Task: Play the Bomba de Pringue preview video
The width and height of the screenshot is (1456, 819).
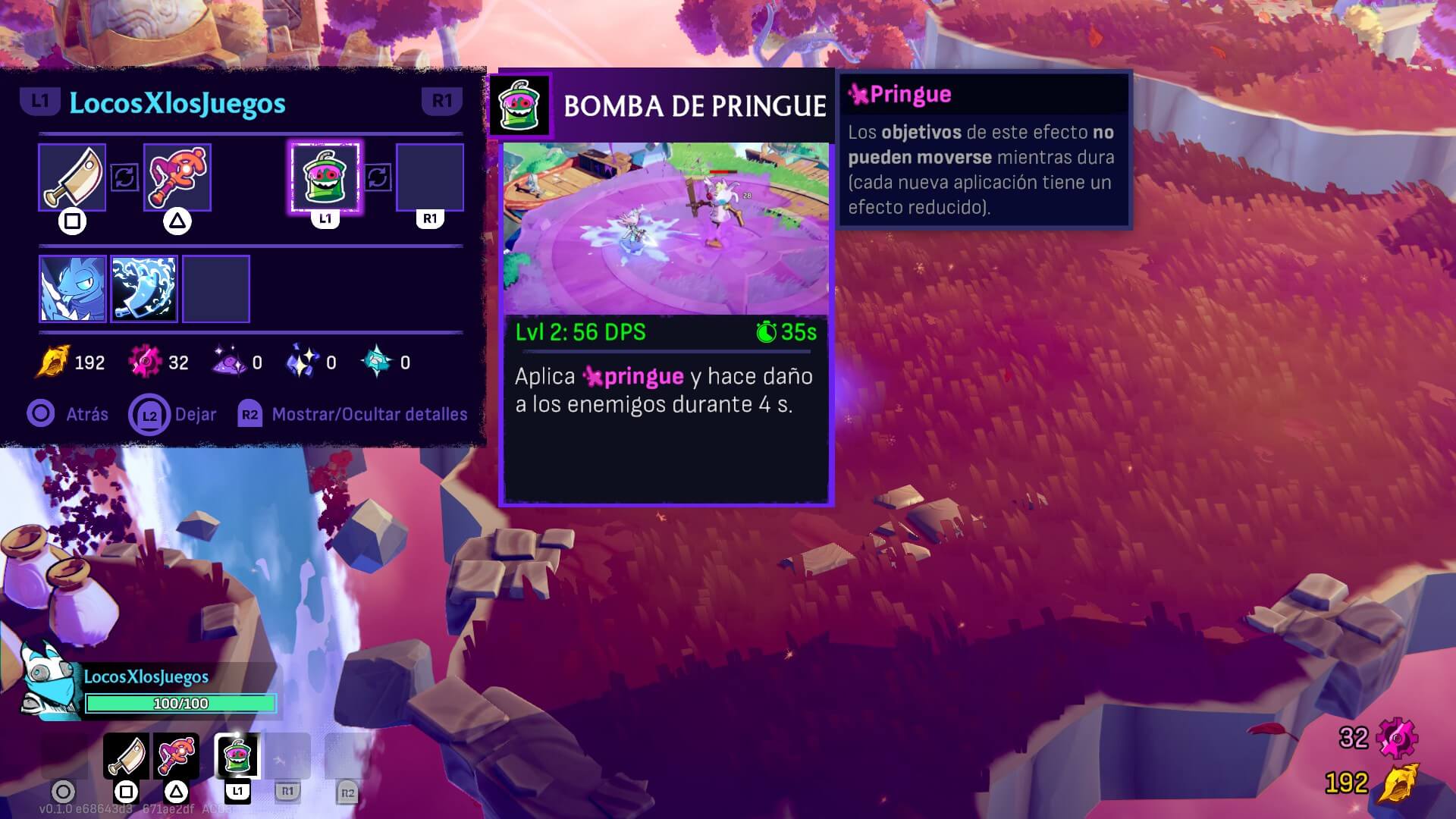Action: [666, 228]
